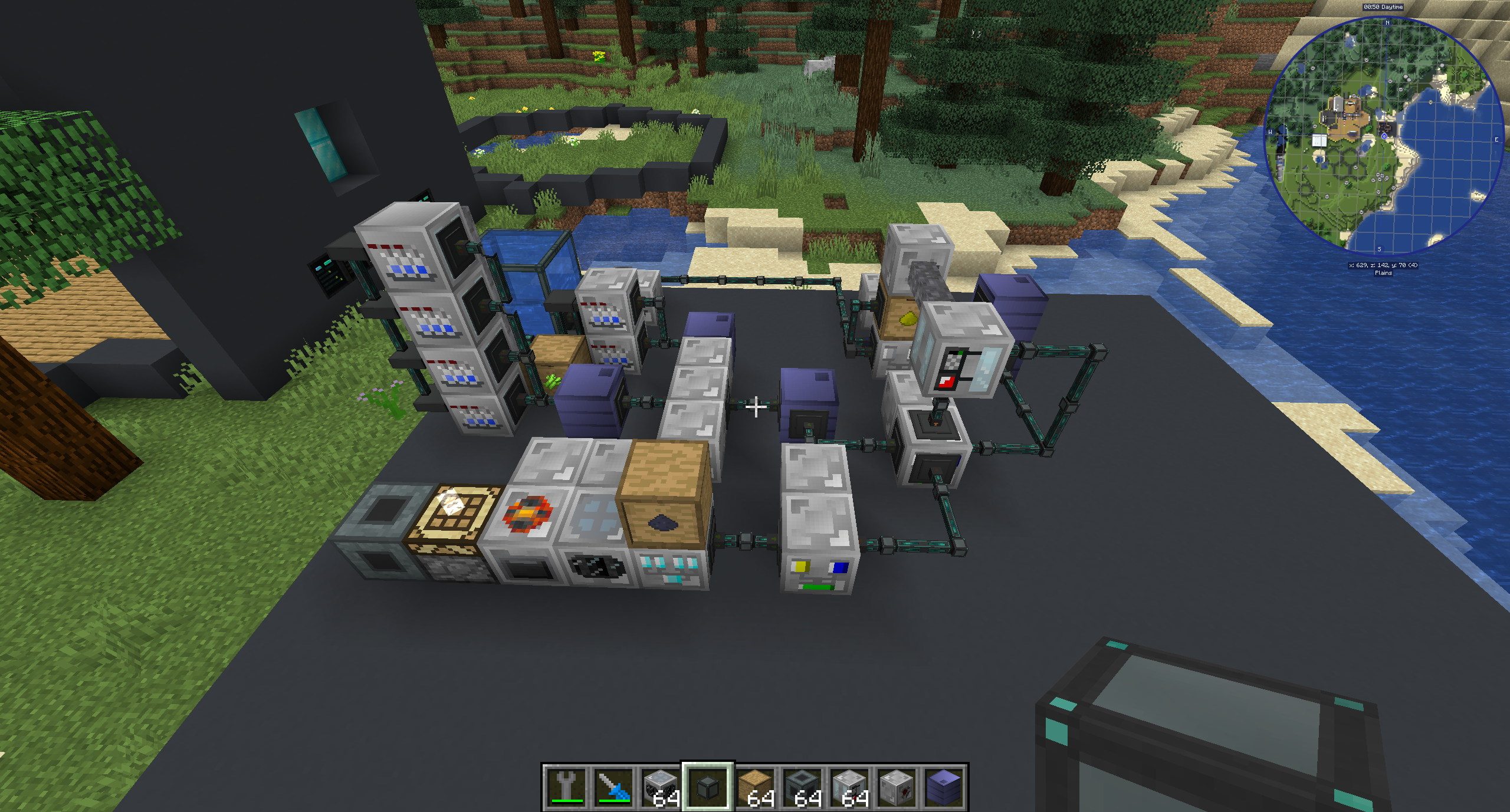Select the white block with red symbol
Image resolution: width=1510 pixels, height=812 pixels.
pyautogui.click(x=897, y=787)
